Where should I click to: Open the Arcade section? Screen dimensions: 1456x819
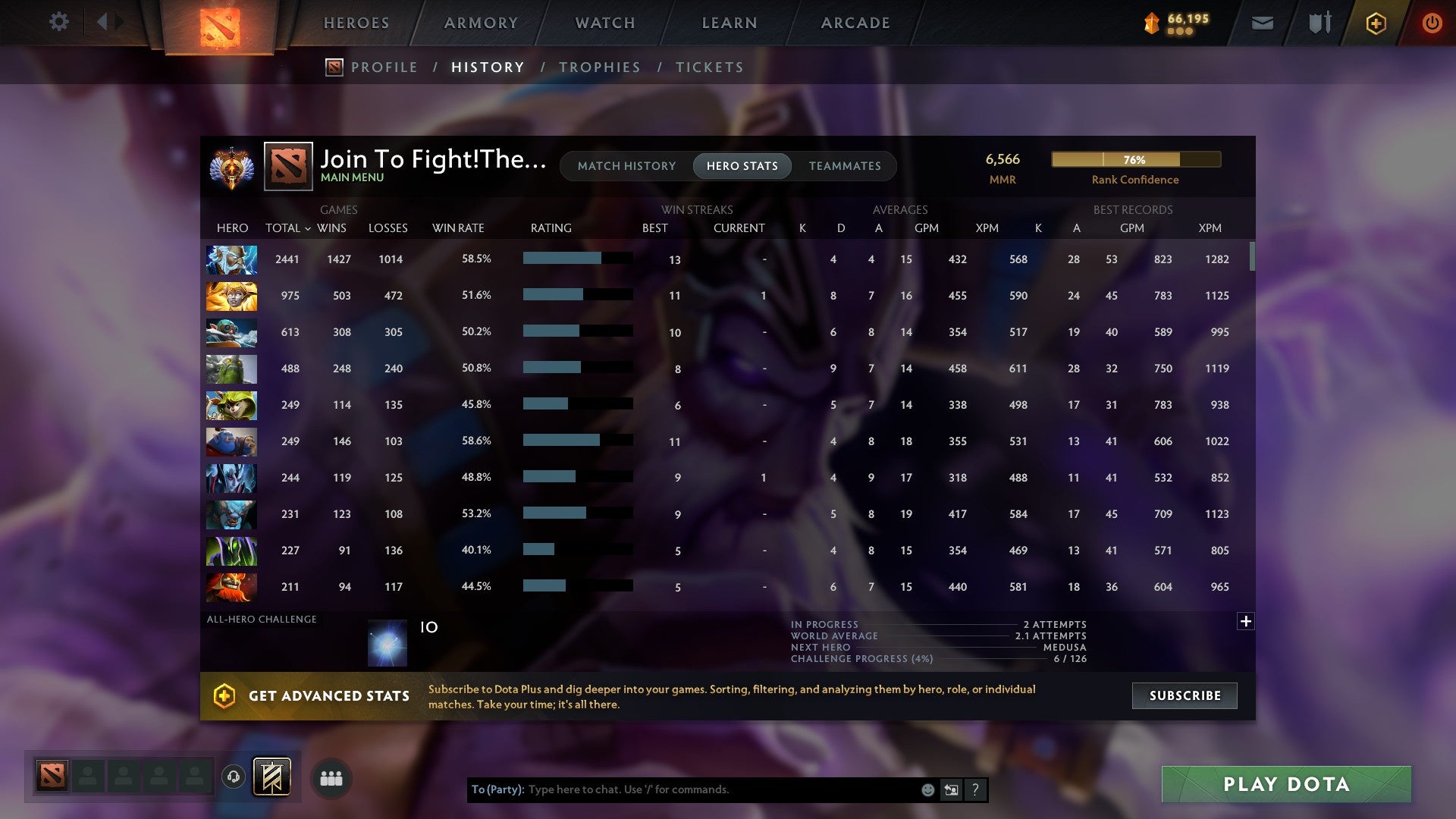pos(854,23)
